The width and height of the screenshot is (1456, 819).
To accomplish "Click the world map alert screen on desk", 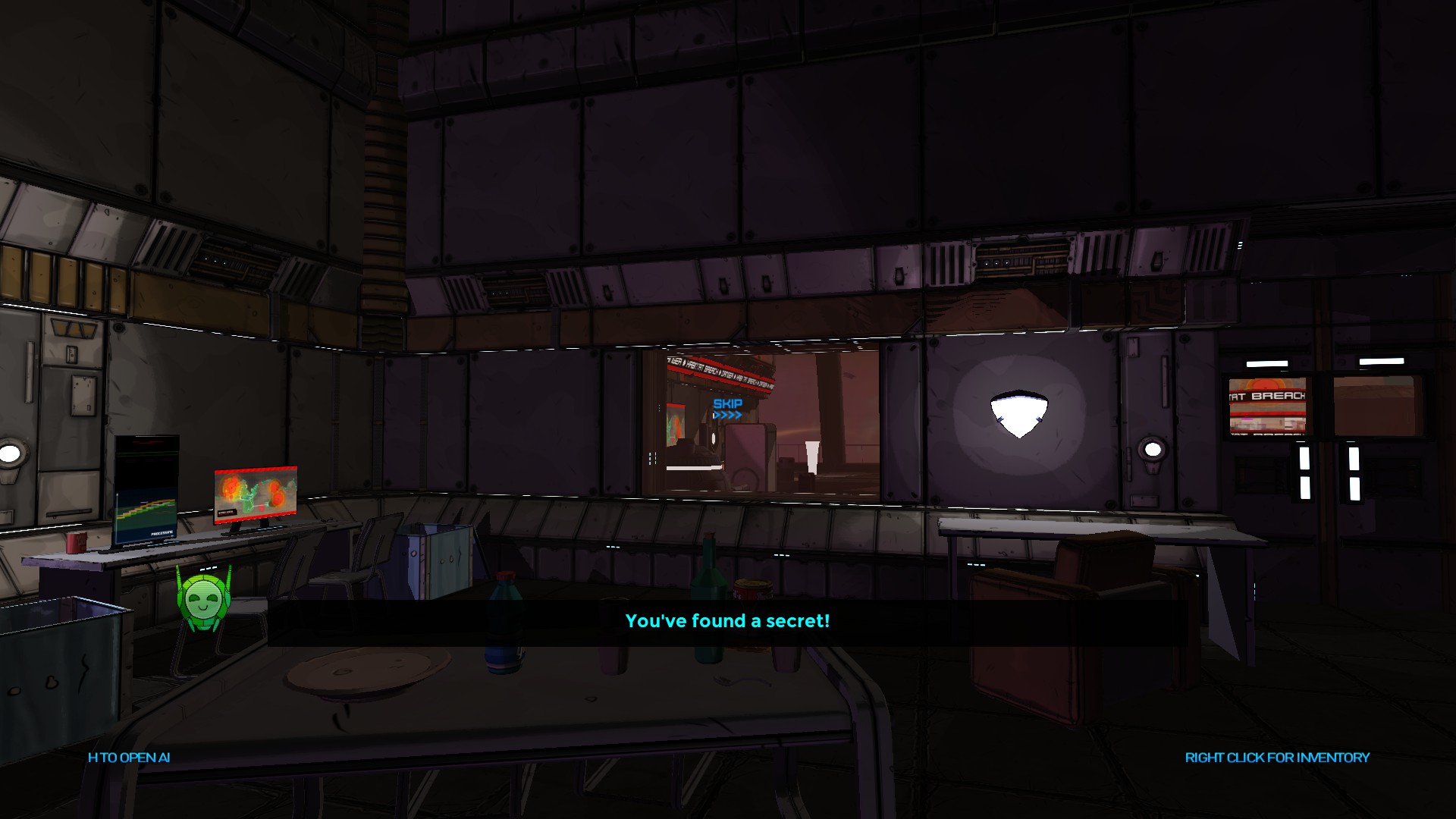I will click(256, 495).
